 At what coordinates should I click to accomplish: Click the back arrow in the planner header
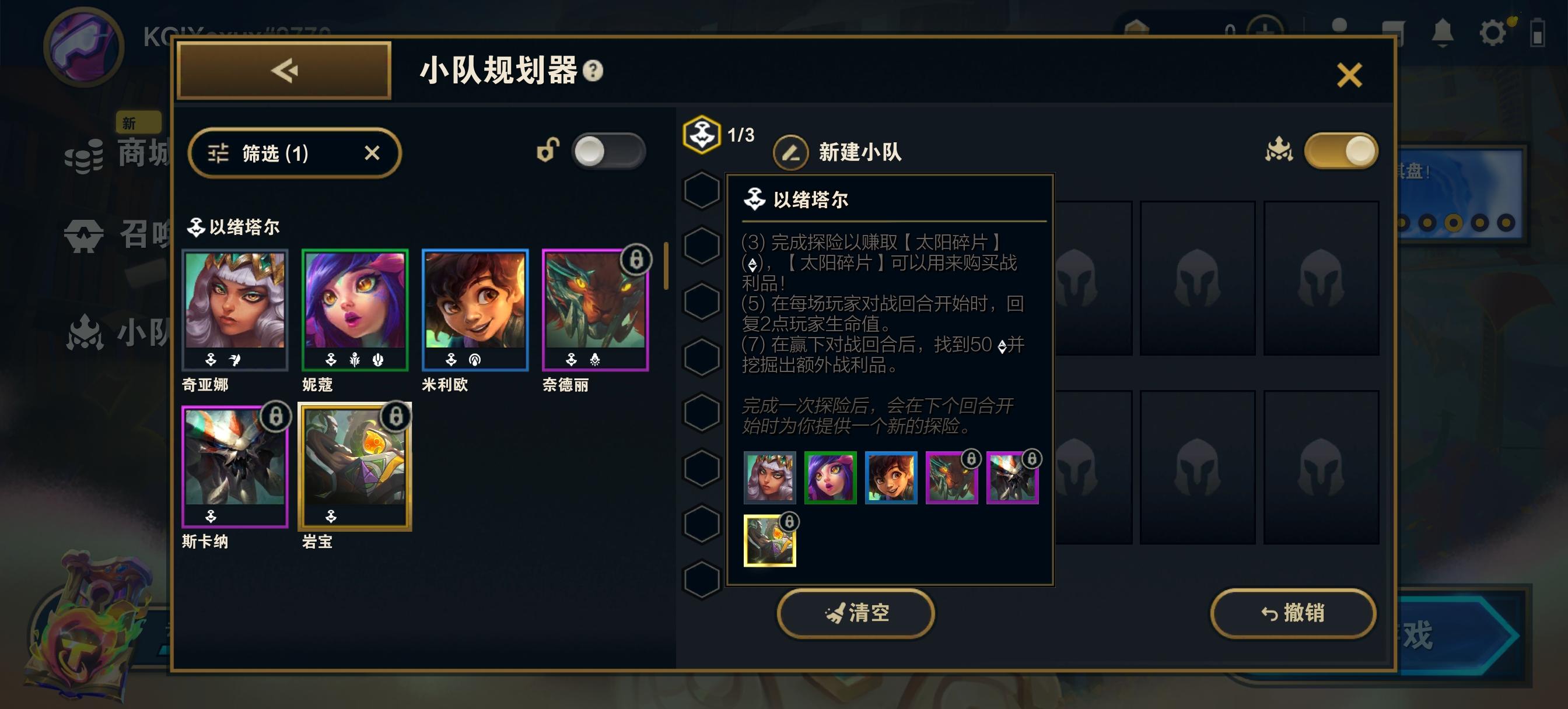(283, 71)
